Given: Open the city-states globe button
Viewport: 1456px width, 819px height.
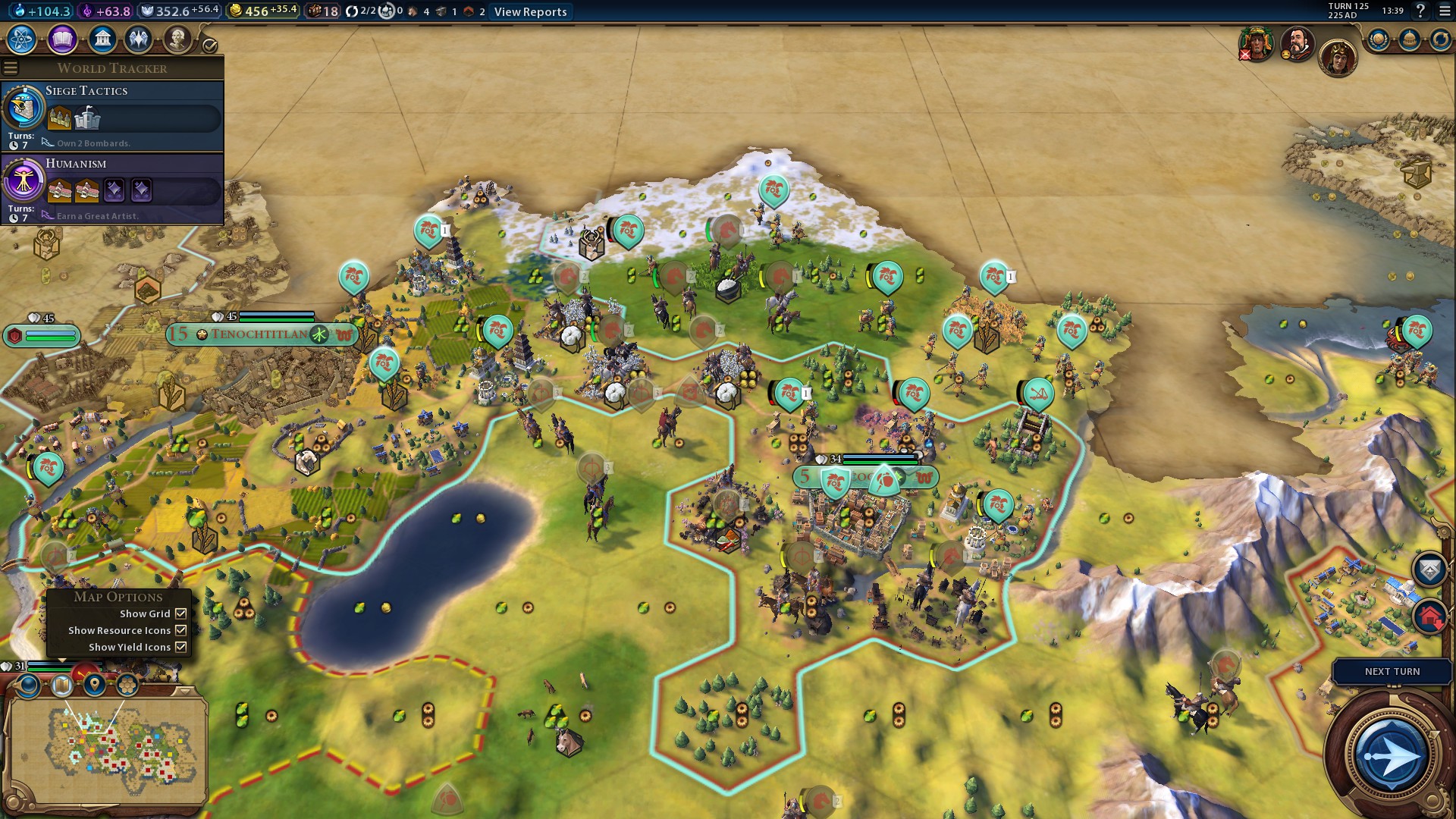Looking at the screenshot, I should click(x=1378, y=39).
